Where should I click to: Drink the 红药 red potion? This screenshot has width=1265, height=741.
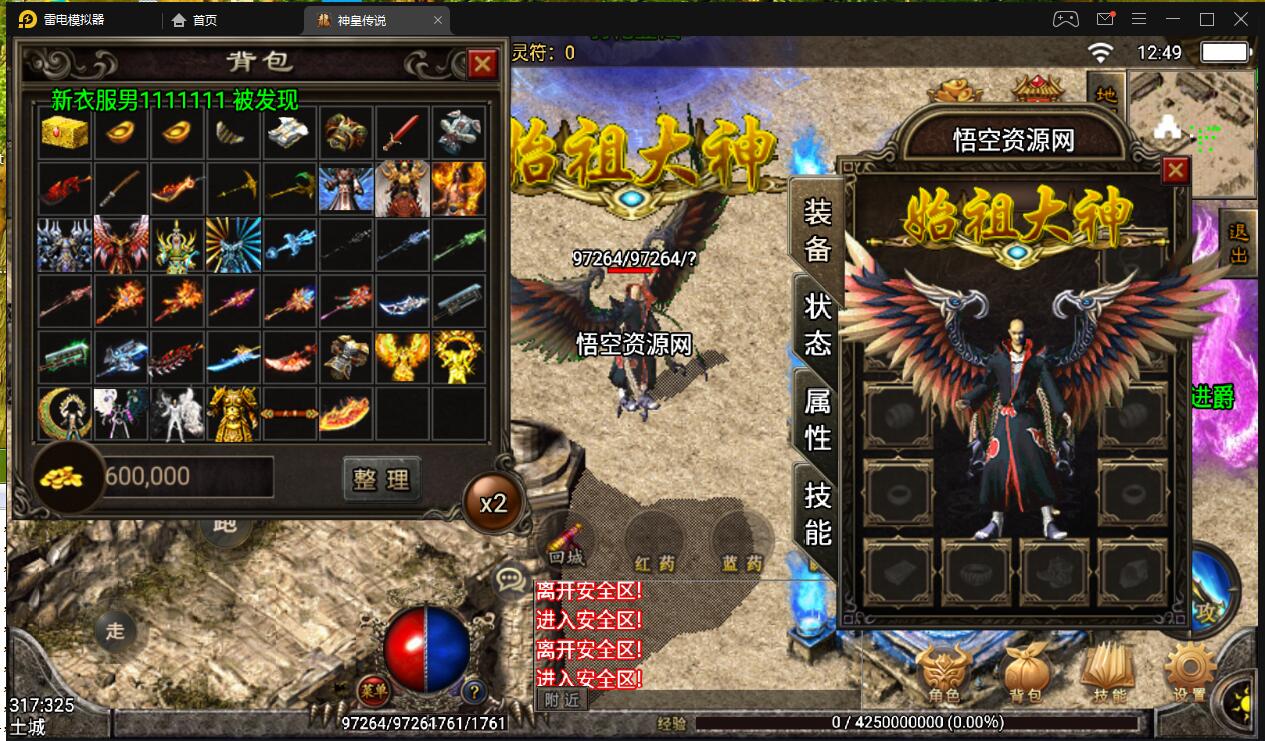pyautogui.click(x=655, y=543)
